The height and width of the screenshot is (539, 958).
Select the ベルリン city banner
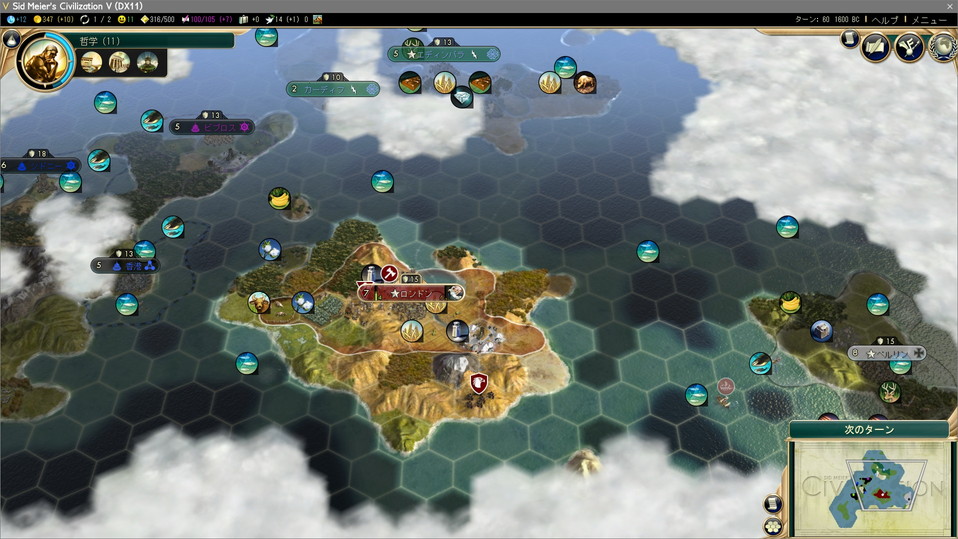(x=887, y=354)
